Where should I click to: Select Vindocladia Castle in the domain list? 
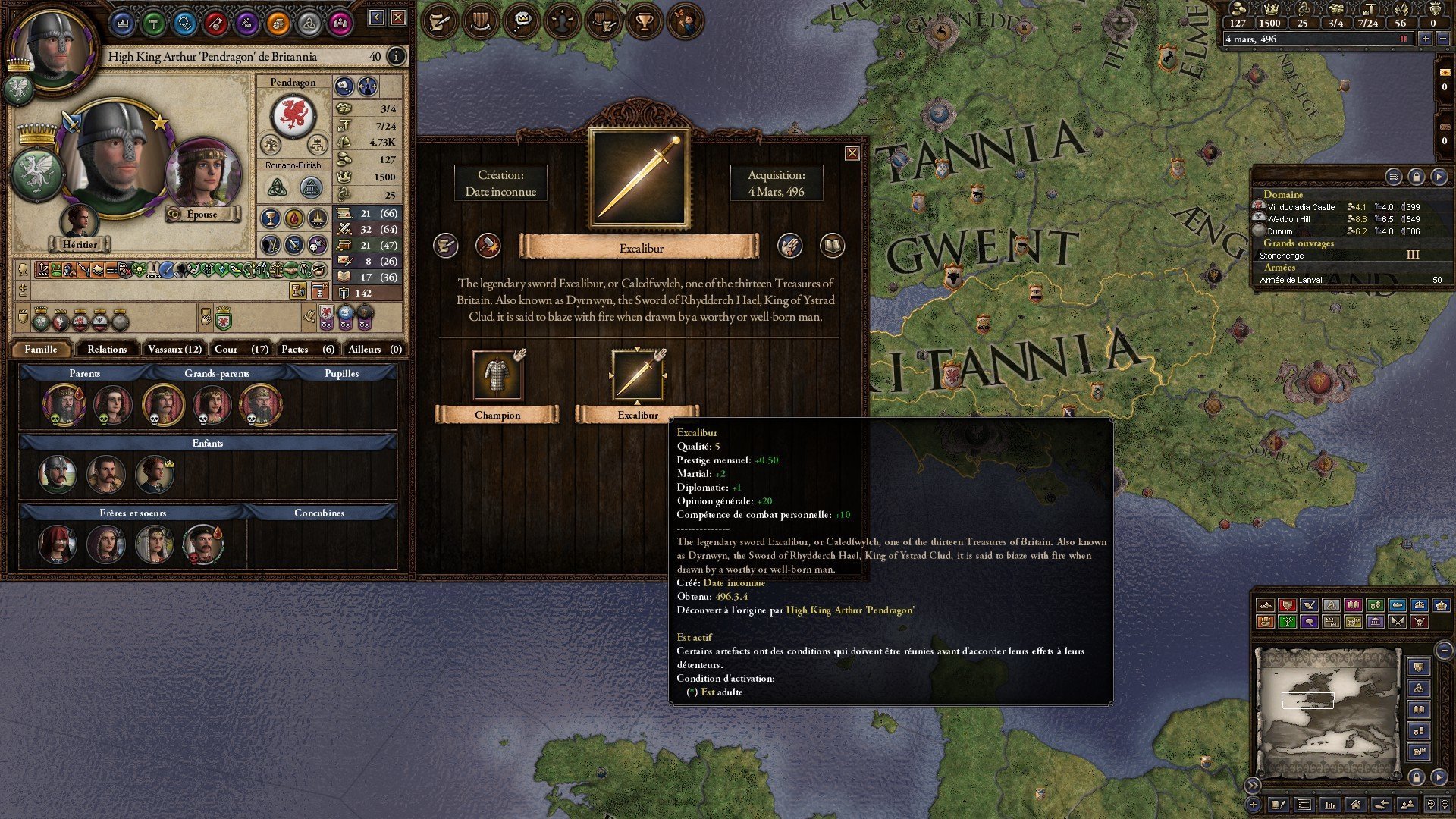(1301, 207)
